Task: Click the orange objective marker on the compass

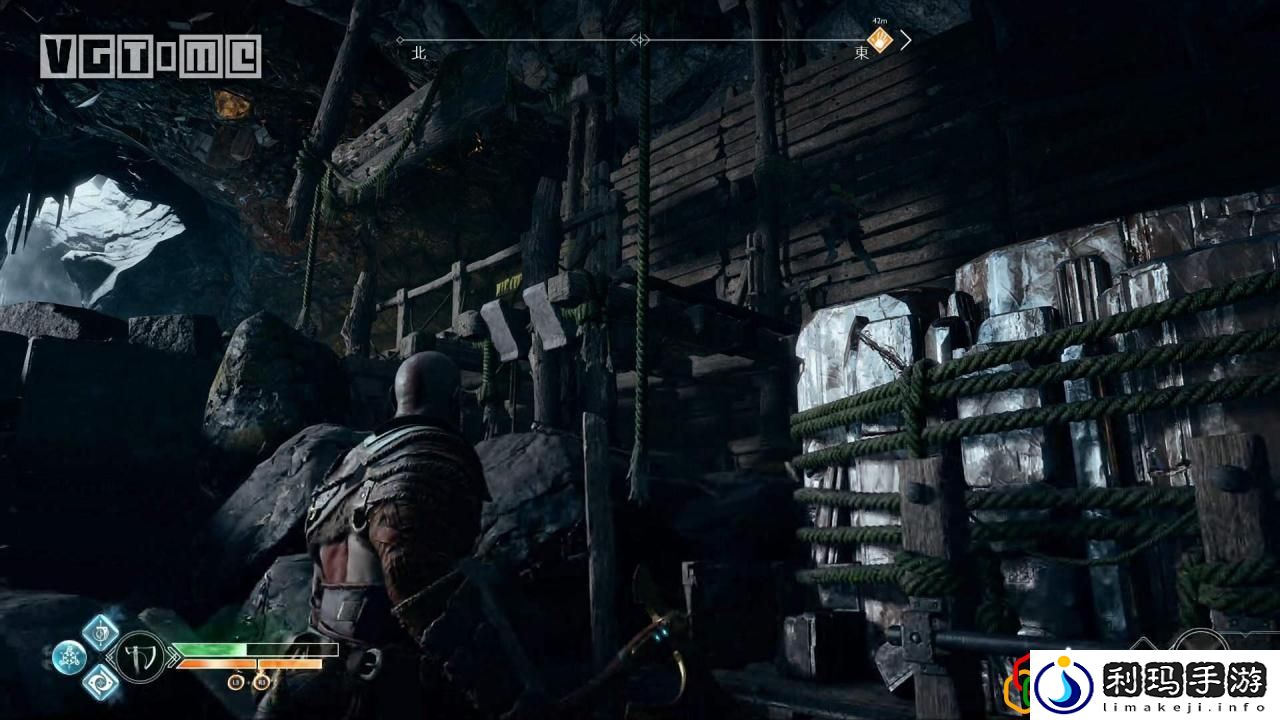Action: tap(879, 41)
